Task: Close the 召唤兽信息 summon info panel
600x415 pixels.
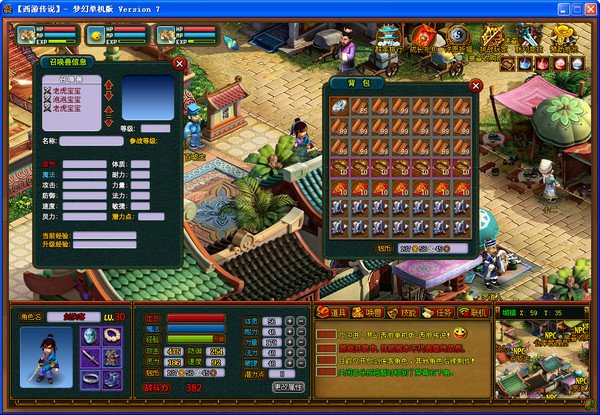Action: coord(179,63)
